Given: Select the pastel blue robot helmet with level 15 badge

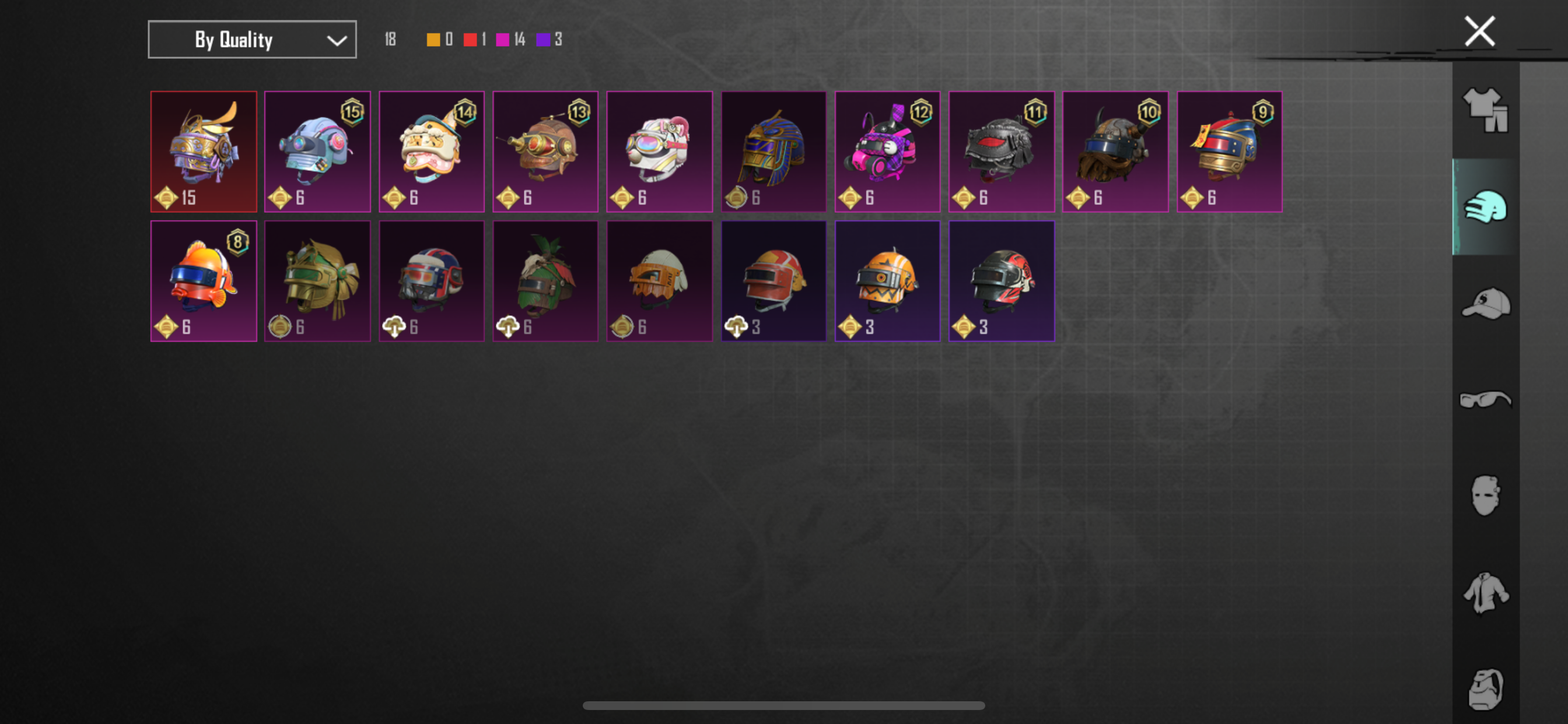Looking at the screenshot, I should click(x=317, y=152).
